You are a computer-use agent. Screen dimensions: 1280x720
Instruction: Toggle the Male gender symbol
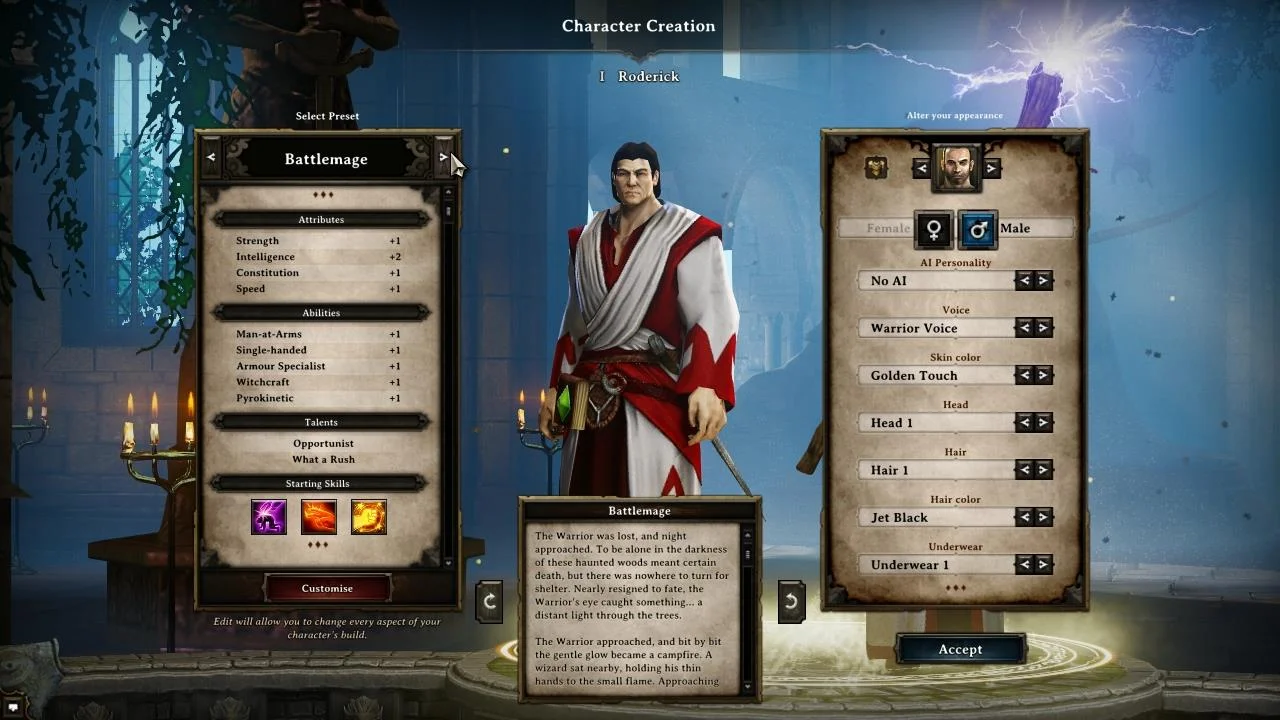(977, 229)
